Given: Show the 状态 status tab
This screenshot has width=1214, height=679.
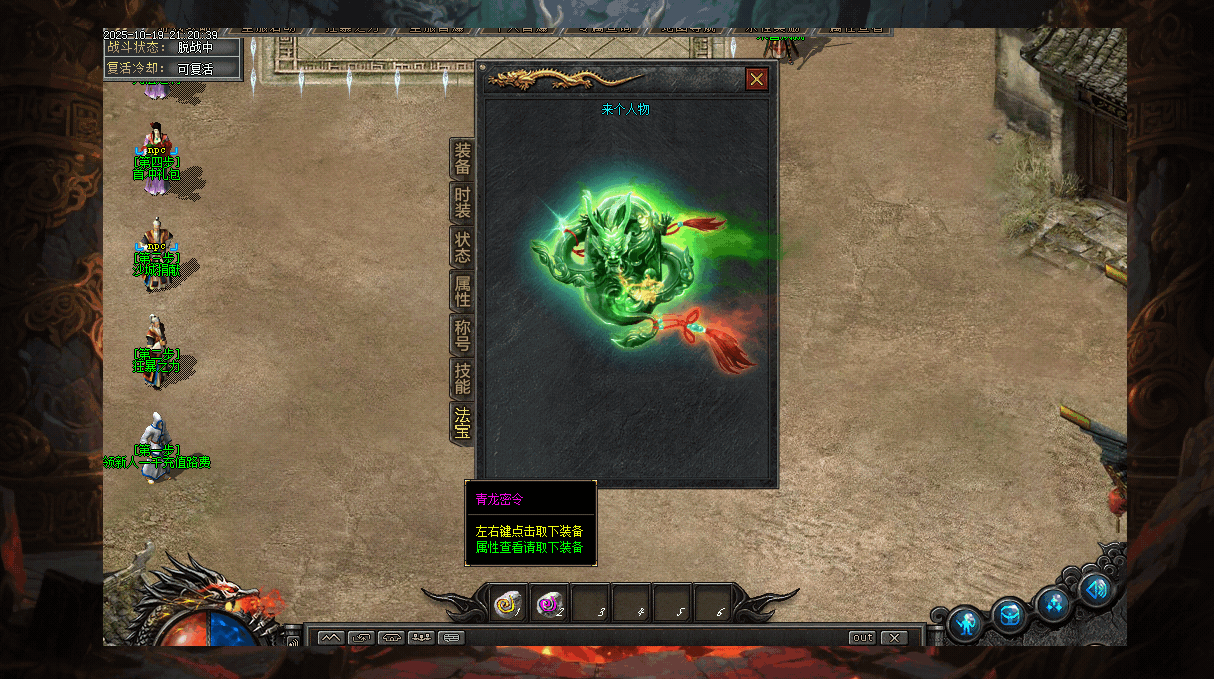Looking at the screenshot, I should pyautogui.click(x=462, y=246).
